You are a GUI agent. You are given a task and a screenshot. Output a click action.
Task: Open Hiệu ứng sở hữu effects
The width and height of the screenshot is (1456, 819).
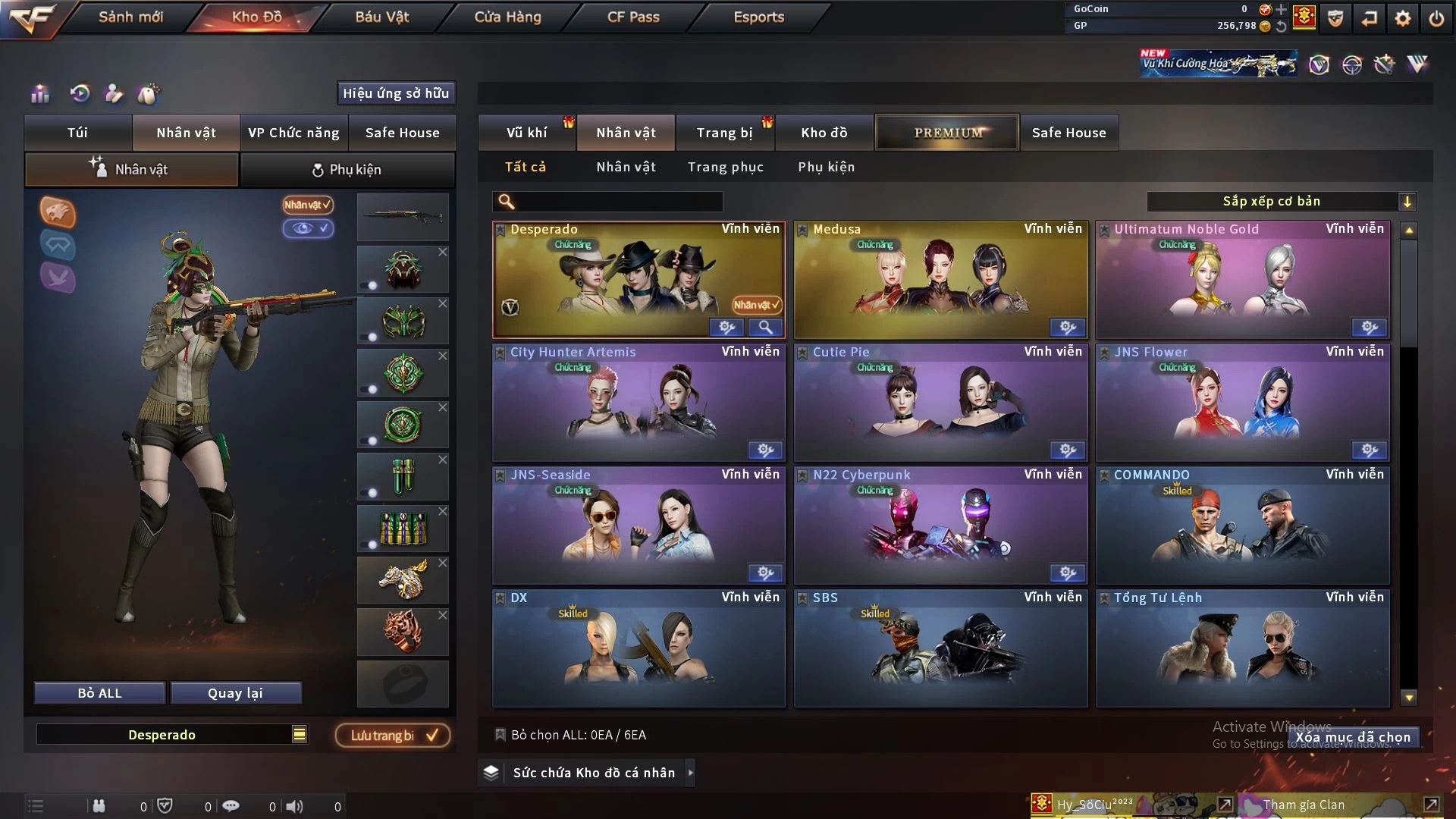tap(396, 93)
